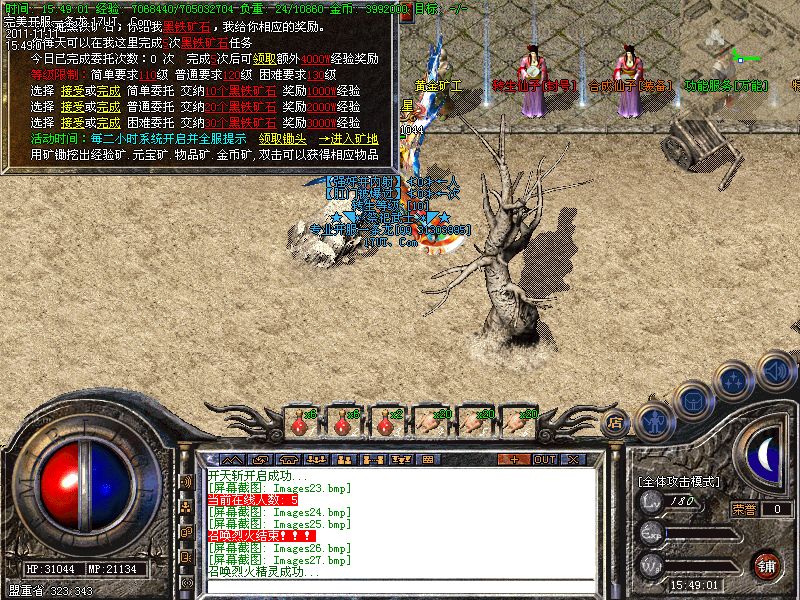Open the skills sparkle round button
The image size is (800, 600).
(x=733, y=381)
